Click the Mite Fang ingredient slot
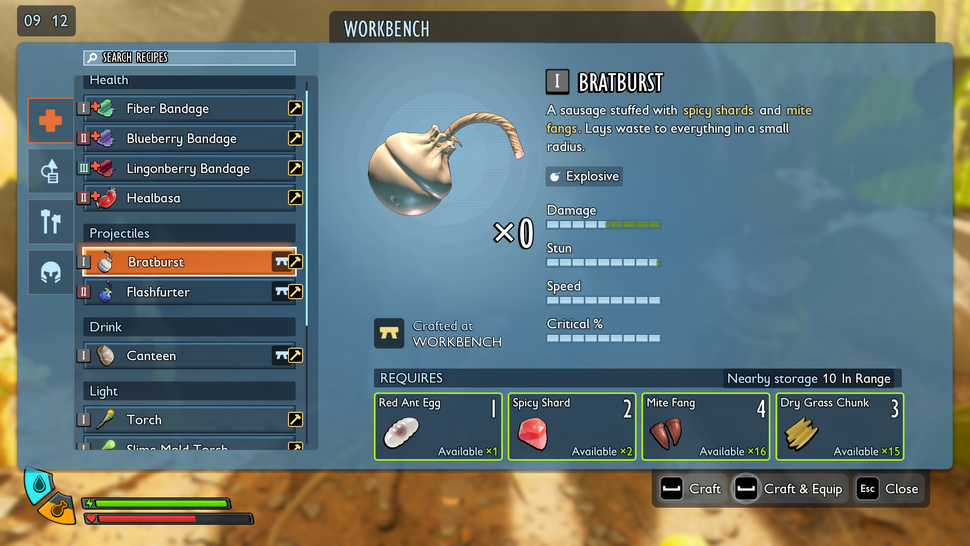 click(706, 426)
